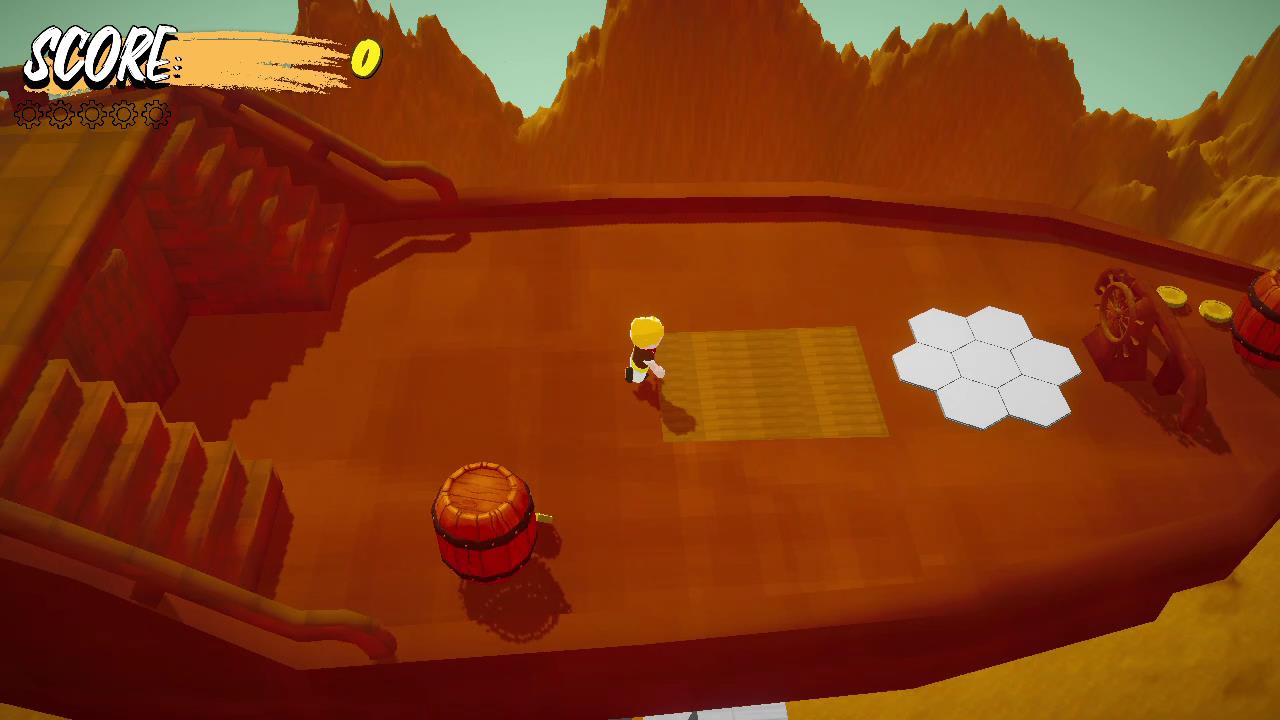The height and width of the screenshot is (720, 1280).
Task: Select the ship's steering wheel
Action: 1117,310
